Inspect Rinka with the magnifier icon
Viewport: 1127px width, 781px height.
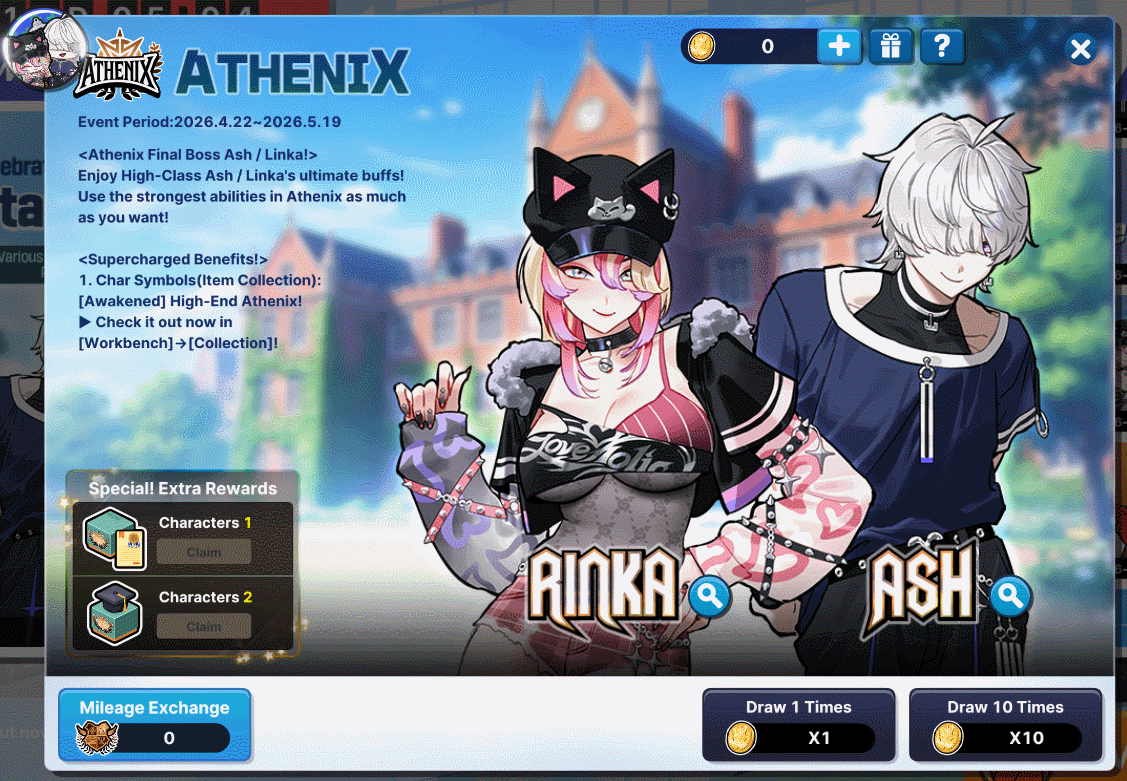[x=709, y=598]
